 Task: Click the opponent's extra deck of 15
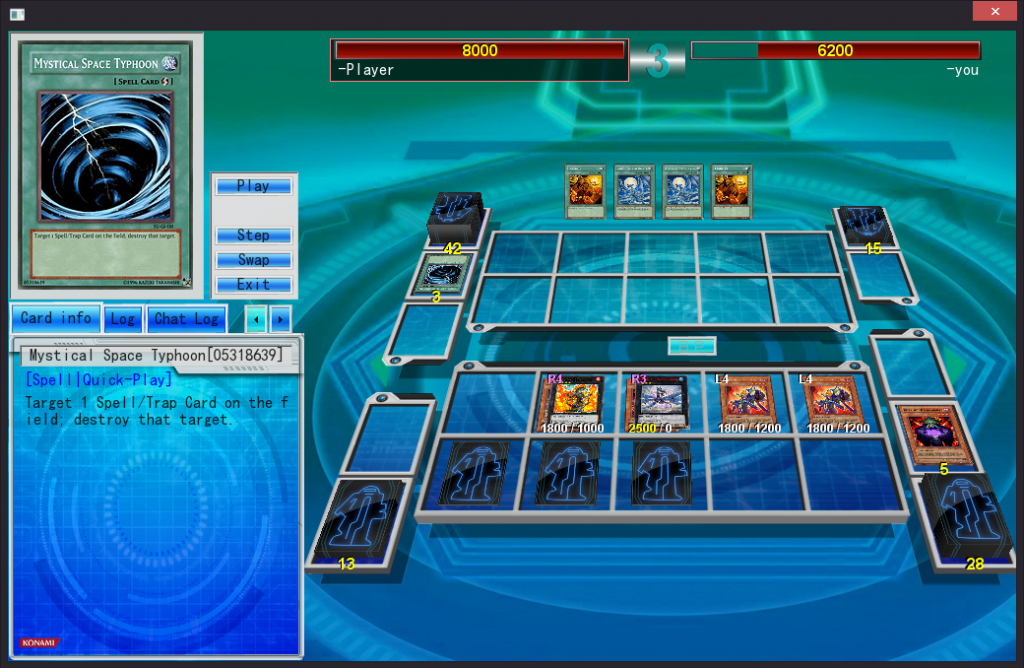coord(864,226)
